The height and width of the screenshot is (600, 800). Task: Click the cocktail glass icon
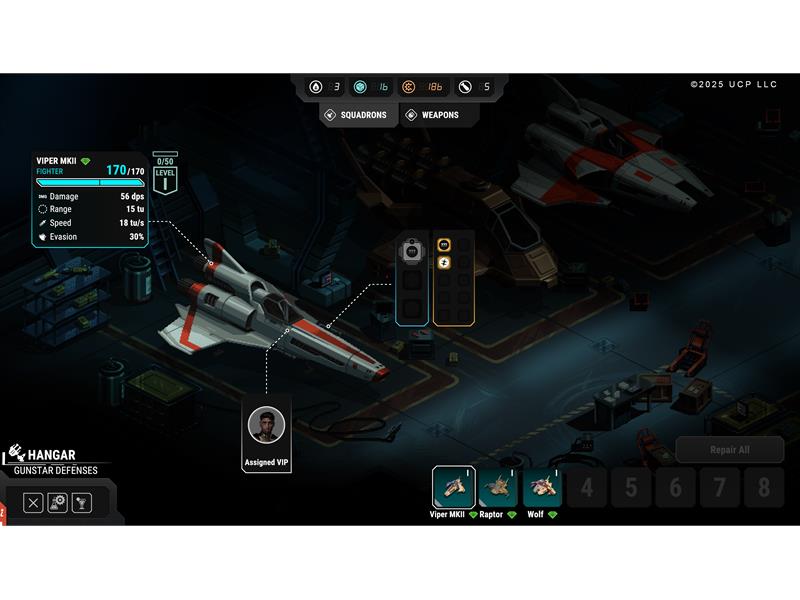click(x=82, y=503)
